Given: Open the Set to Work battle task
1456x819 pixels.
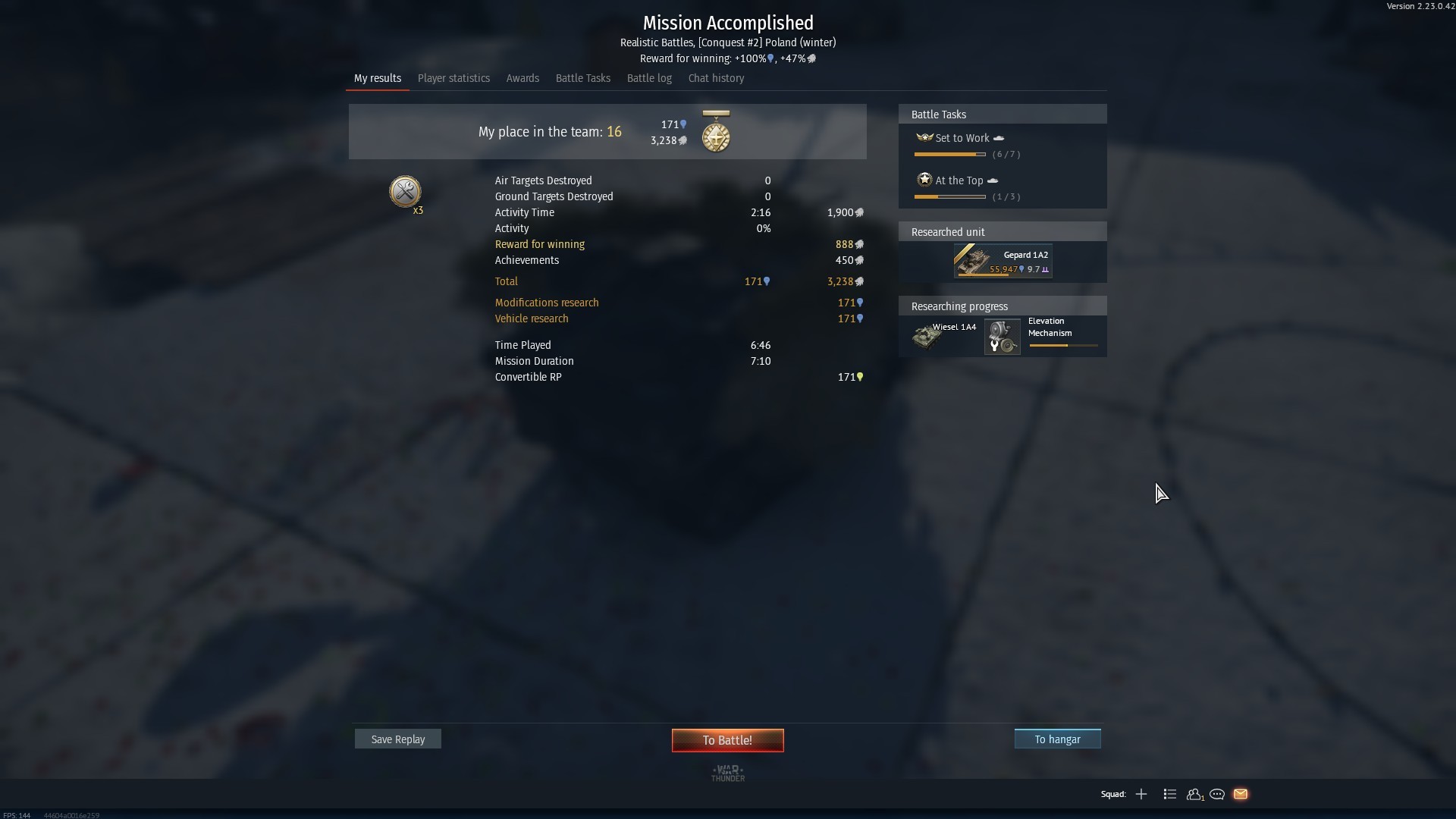Looking at the screenshot, I should [x=962, y=138].
